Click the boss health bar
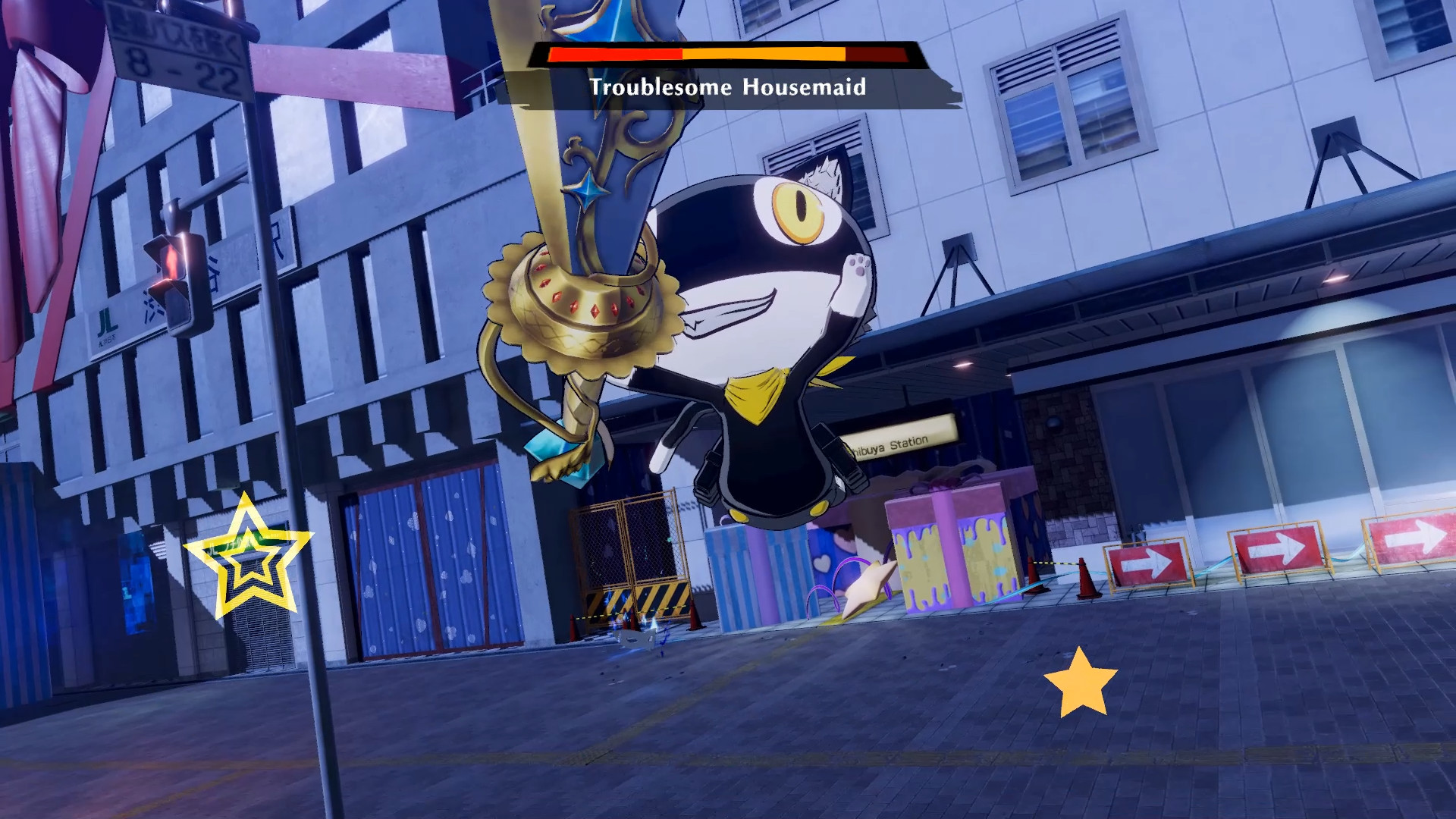Viewport: 1456px width, 819px height. pyautogui.click(x=728, y=55)
